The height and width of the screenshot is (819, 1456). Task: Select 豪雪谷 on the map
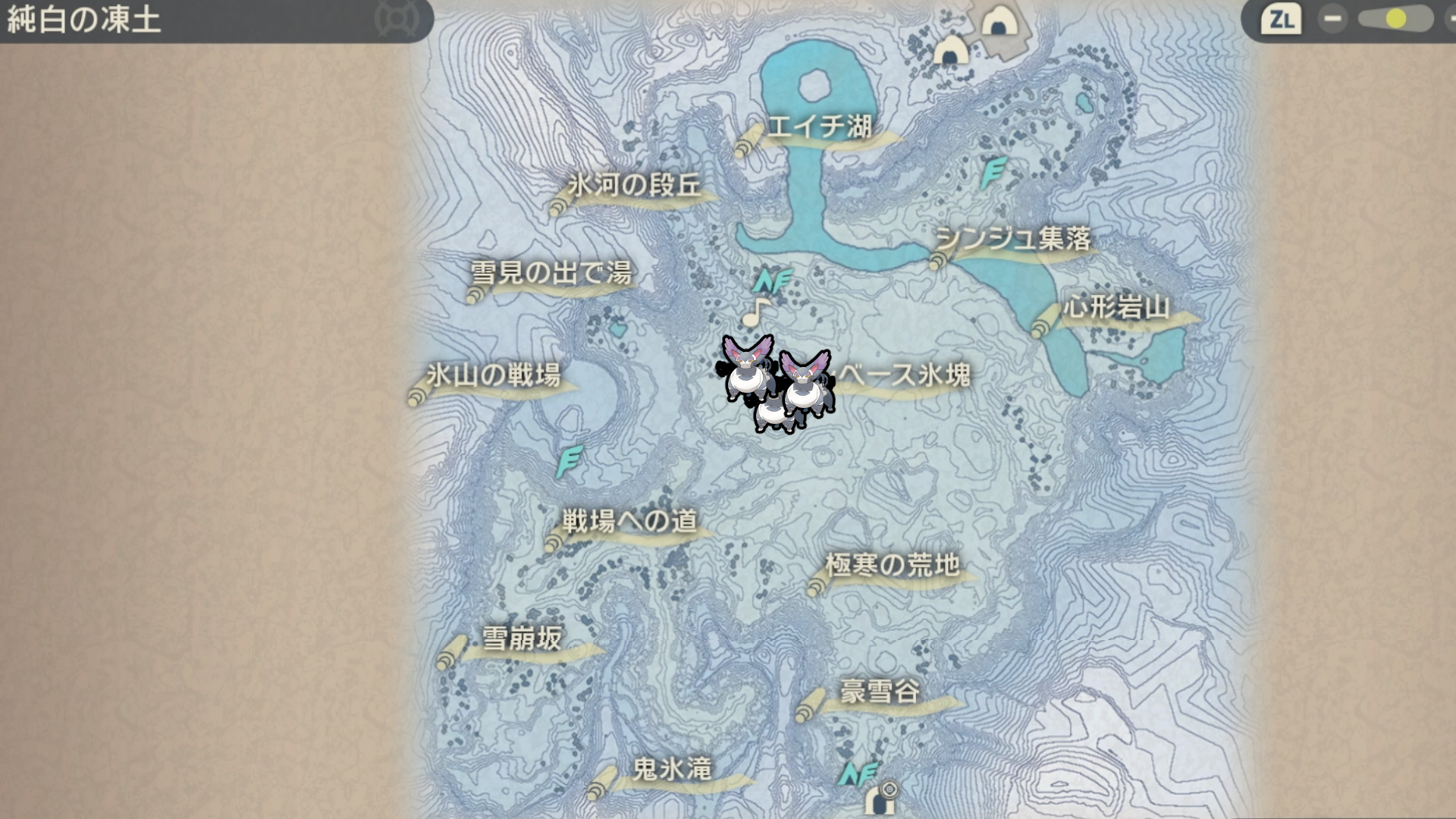(x=880, y=692)
